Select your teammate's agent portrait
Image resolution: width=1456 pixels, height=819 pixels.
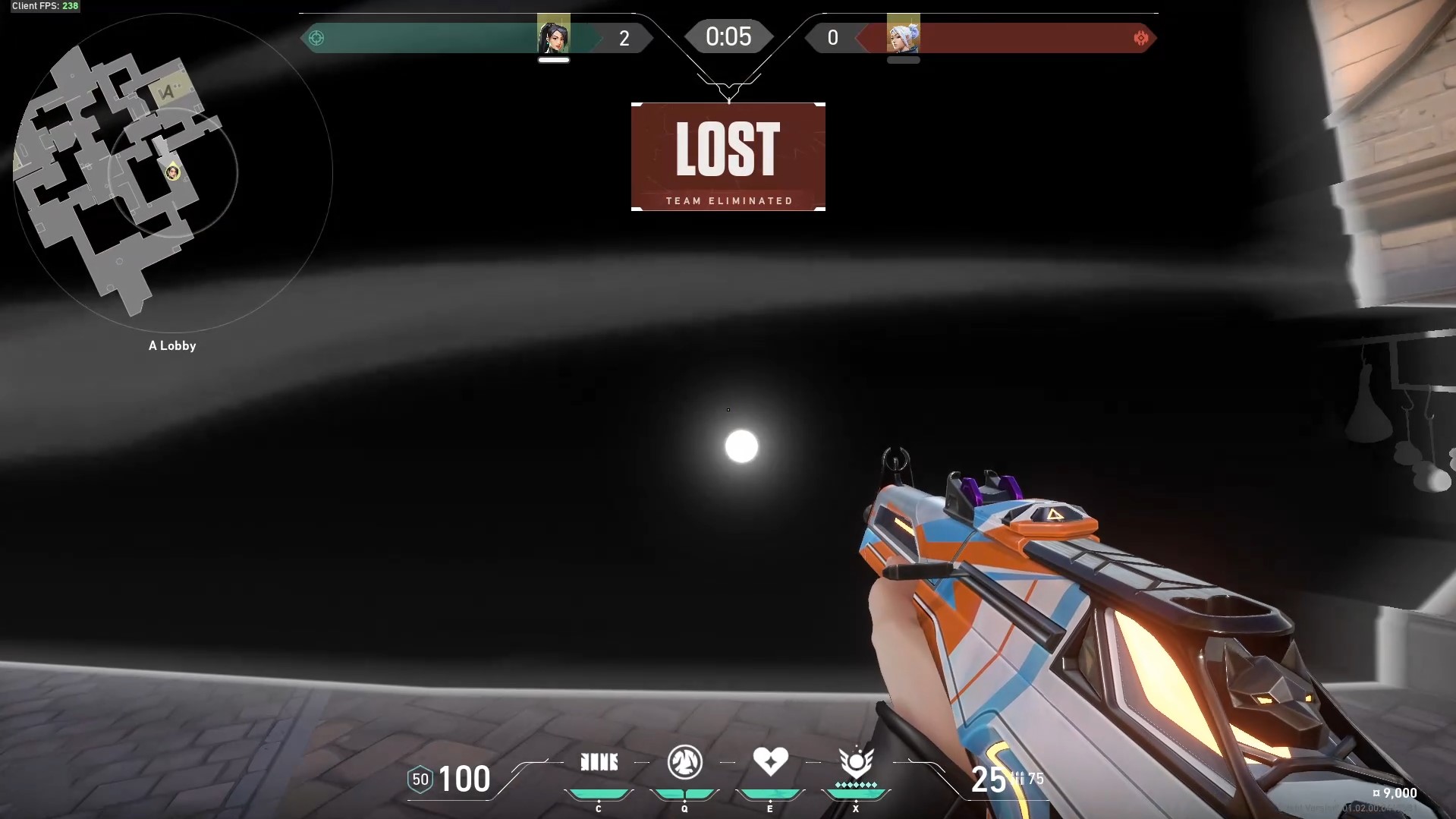tap(555, 36)
